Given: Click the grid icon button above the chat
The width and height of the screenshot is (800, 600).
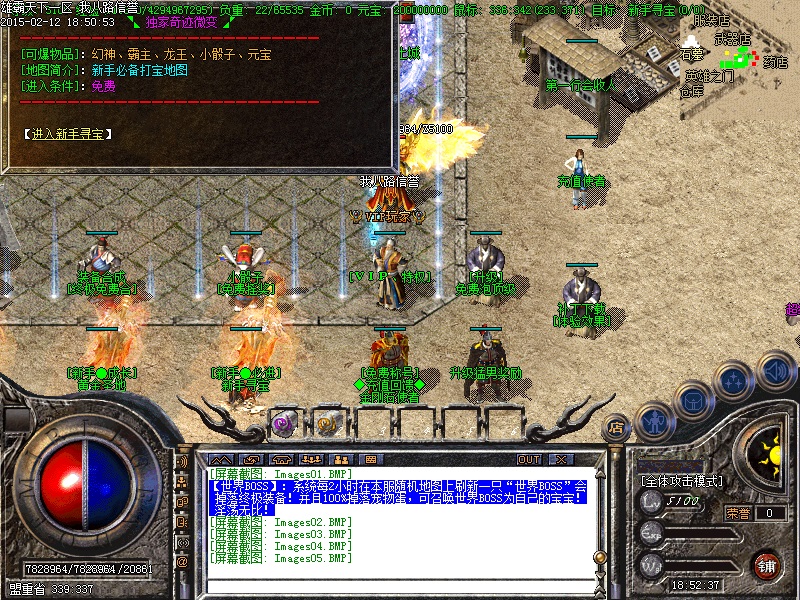Looking at the screenshot, I should (x=368, y=459).
